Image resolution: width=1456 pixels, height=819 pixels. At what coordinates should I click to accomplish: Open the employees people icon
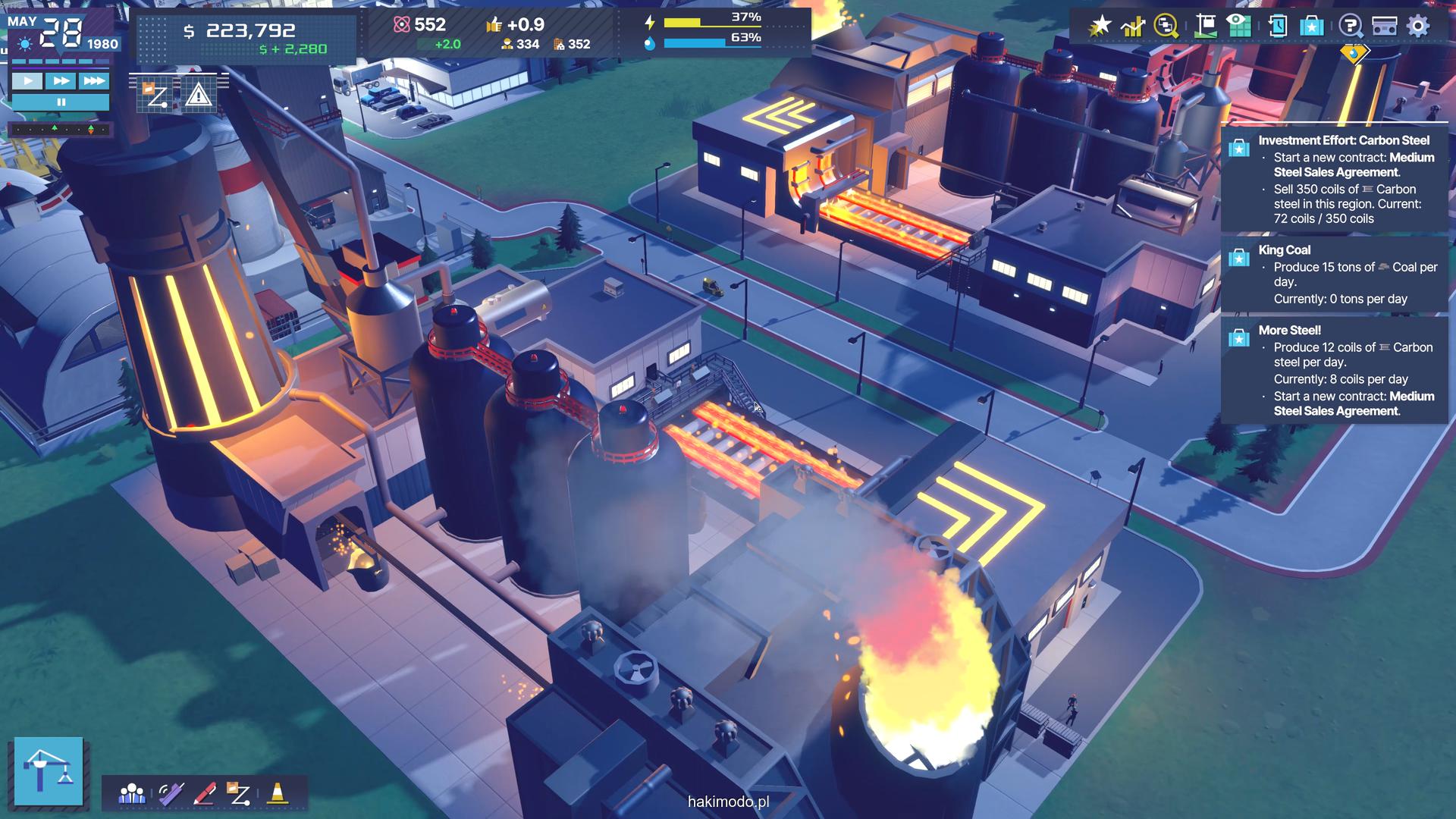pos(132,794)
